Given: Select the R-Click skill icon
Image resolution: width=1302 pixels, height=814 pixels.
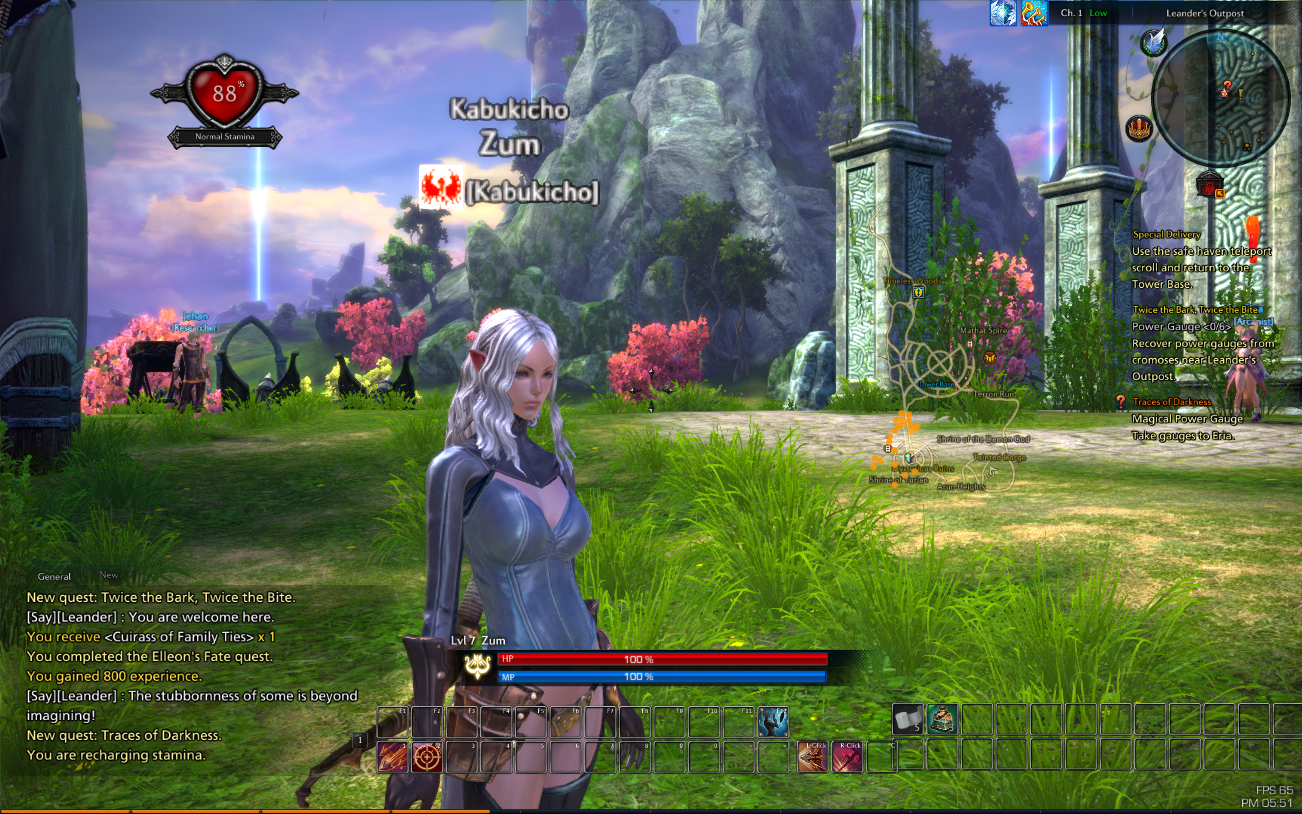Looking at the screenshot, I should click(x=848, y=757).
